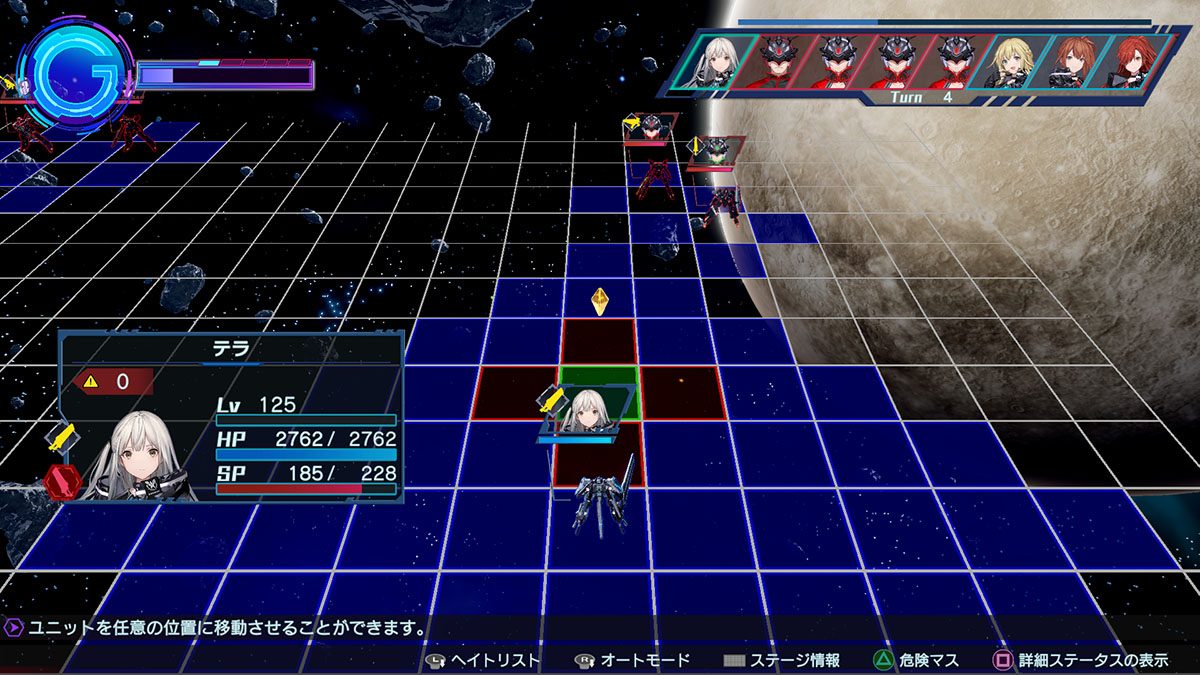Image resolution: width=1200 pixels, height=675 pixels.
Task: Choose the red tile right of the green tile
Action: point(682,392)
